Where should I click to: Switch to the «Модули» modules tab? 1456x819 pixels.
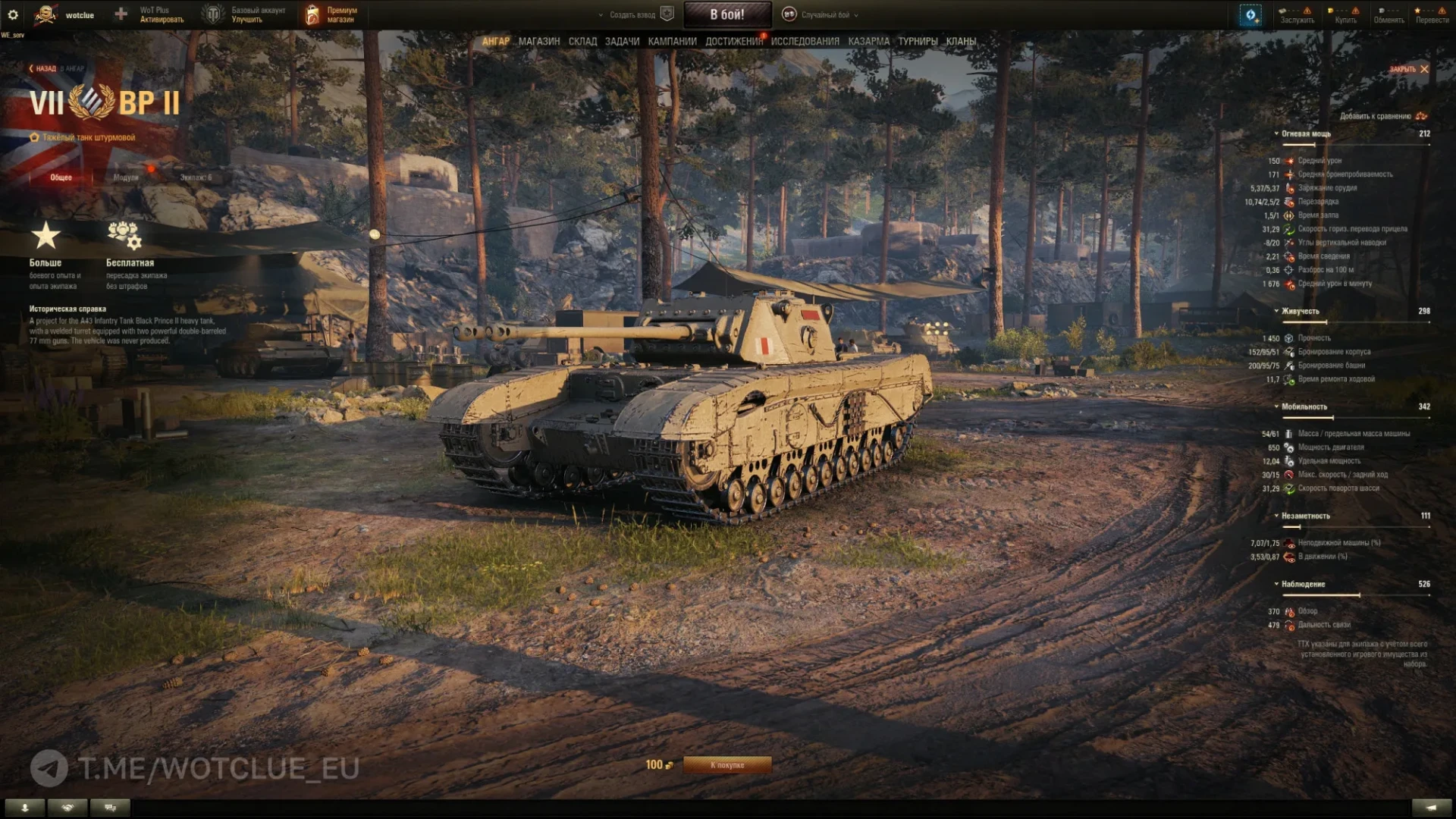(126, 177)
